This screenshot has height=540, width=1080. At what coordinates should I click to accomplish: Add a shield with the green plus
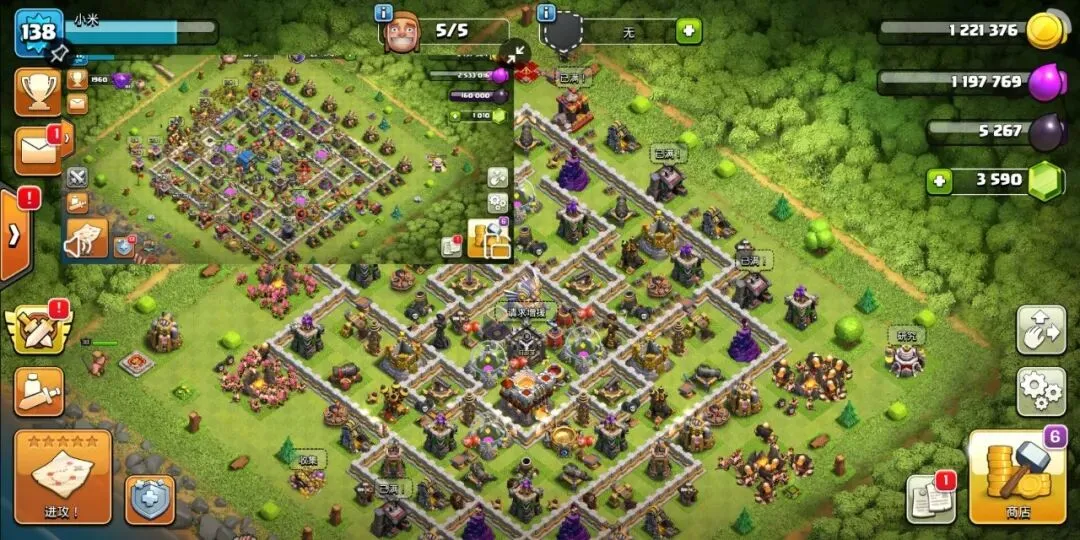point(688,31)
